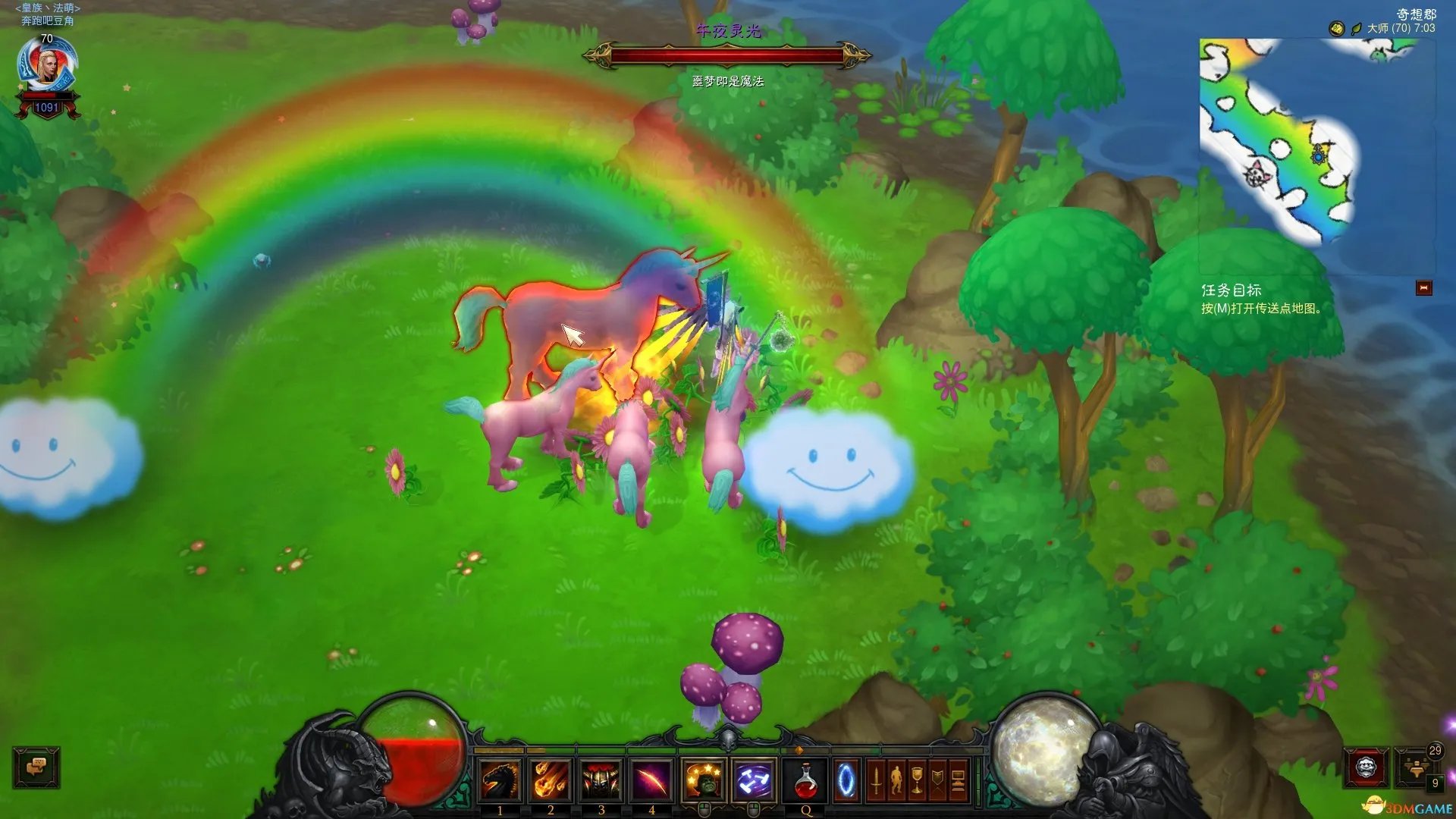Viewport: 1456px width, 819px height.
Task: Select the dazed green head skill
Action: click(x=704, y=780)
